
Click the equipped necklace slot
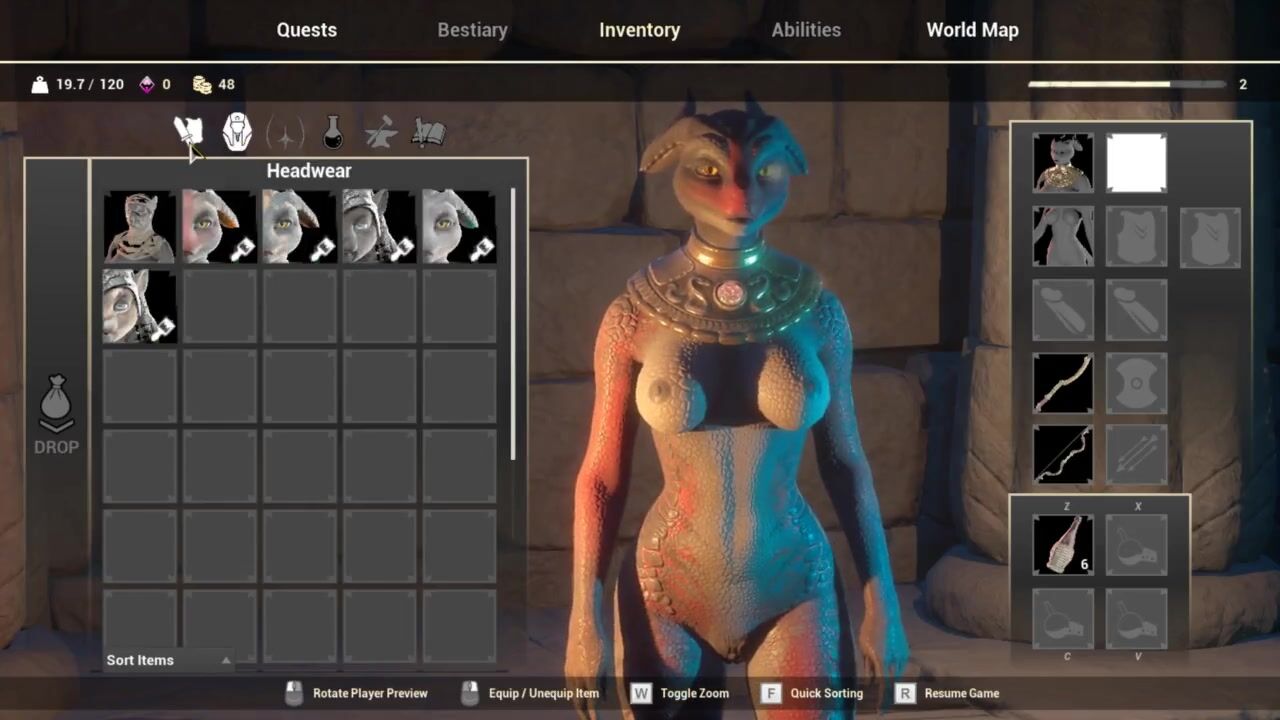[1063, 163]
